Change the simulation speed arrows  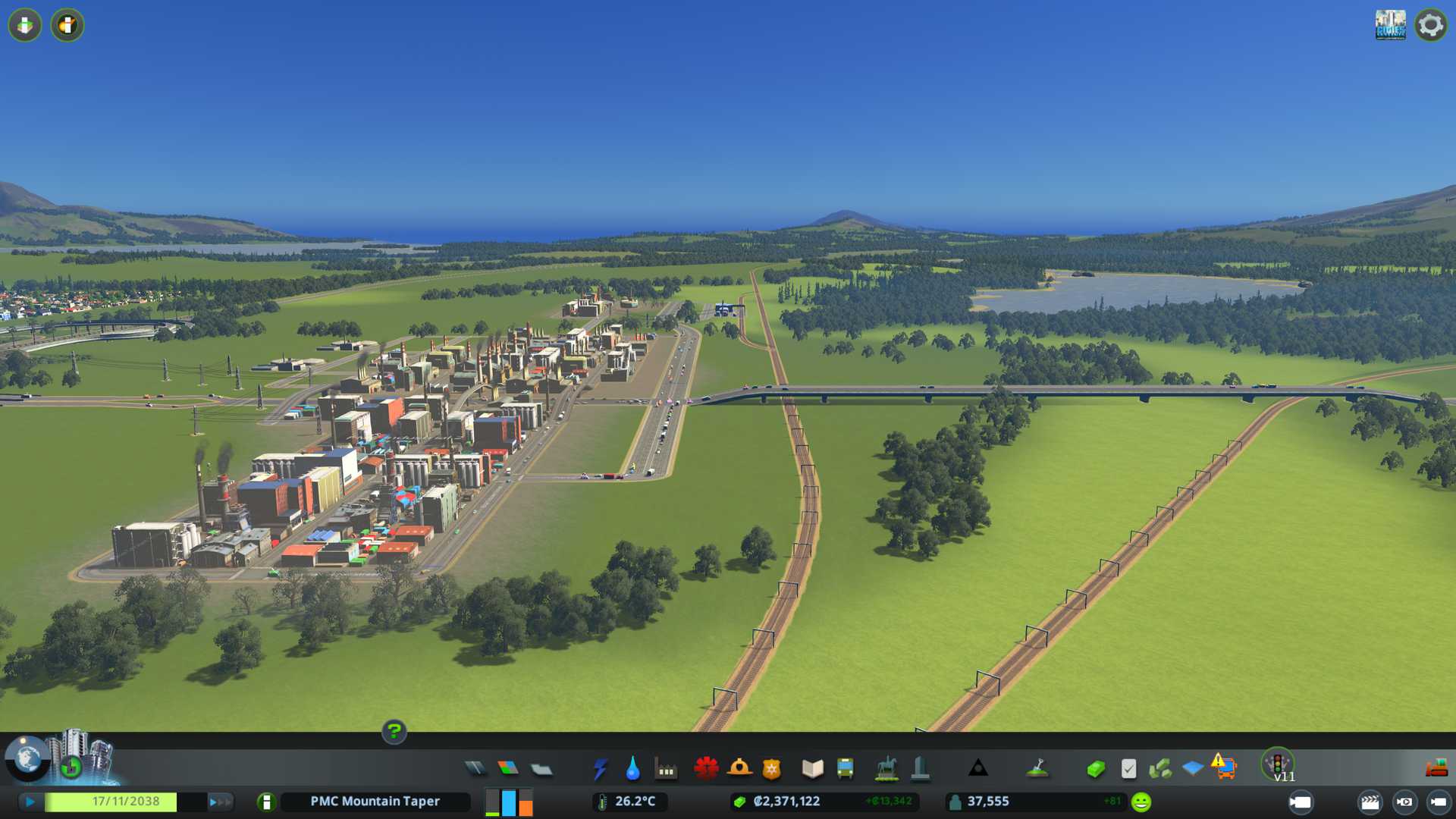coord(220,802)
